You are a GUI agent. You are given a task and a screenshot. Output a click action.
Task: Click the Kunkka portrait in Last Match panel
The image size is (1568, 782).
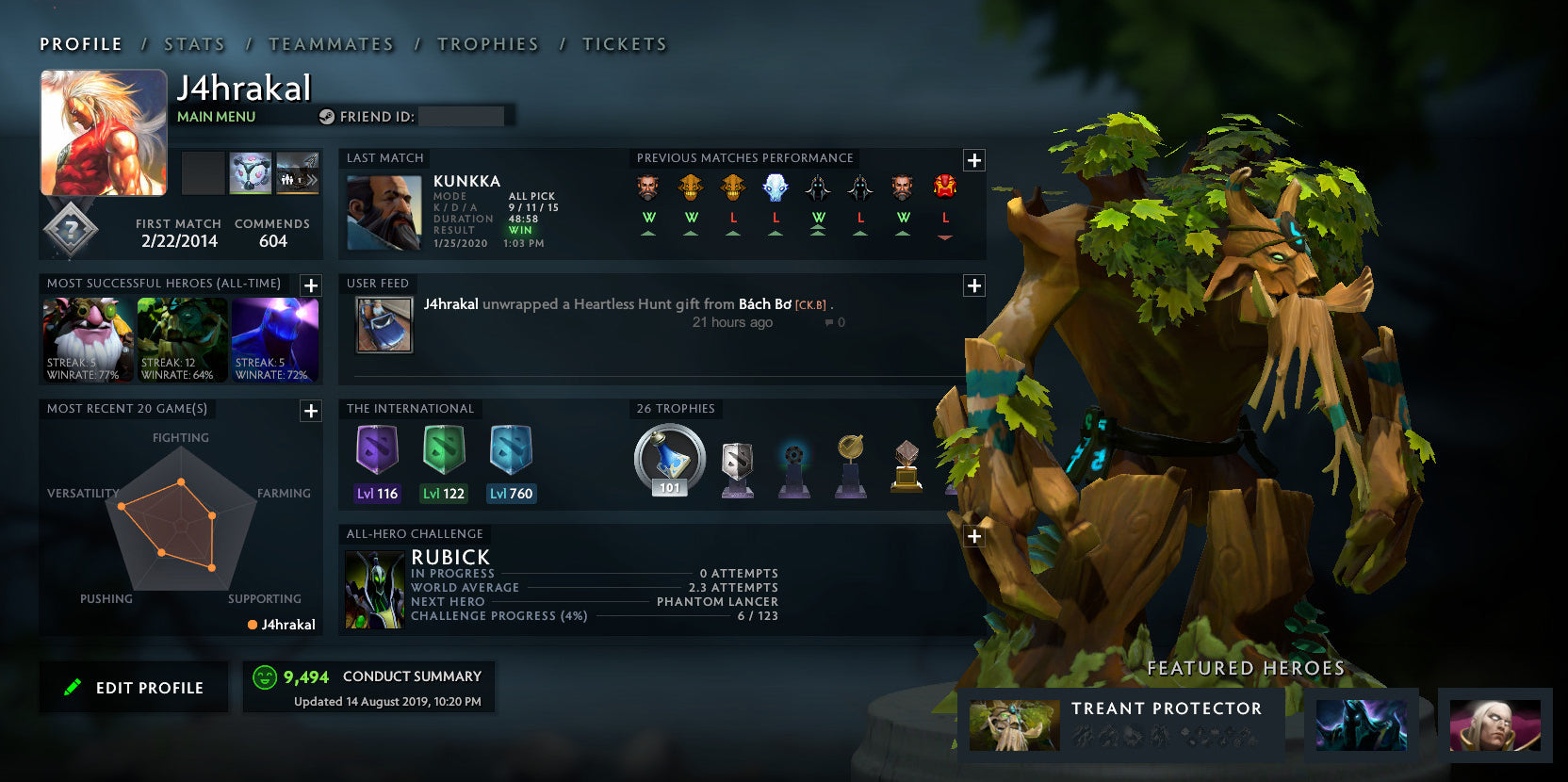[384, 213]
